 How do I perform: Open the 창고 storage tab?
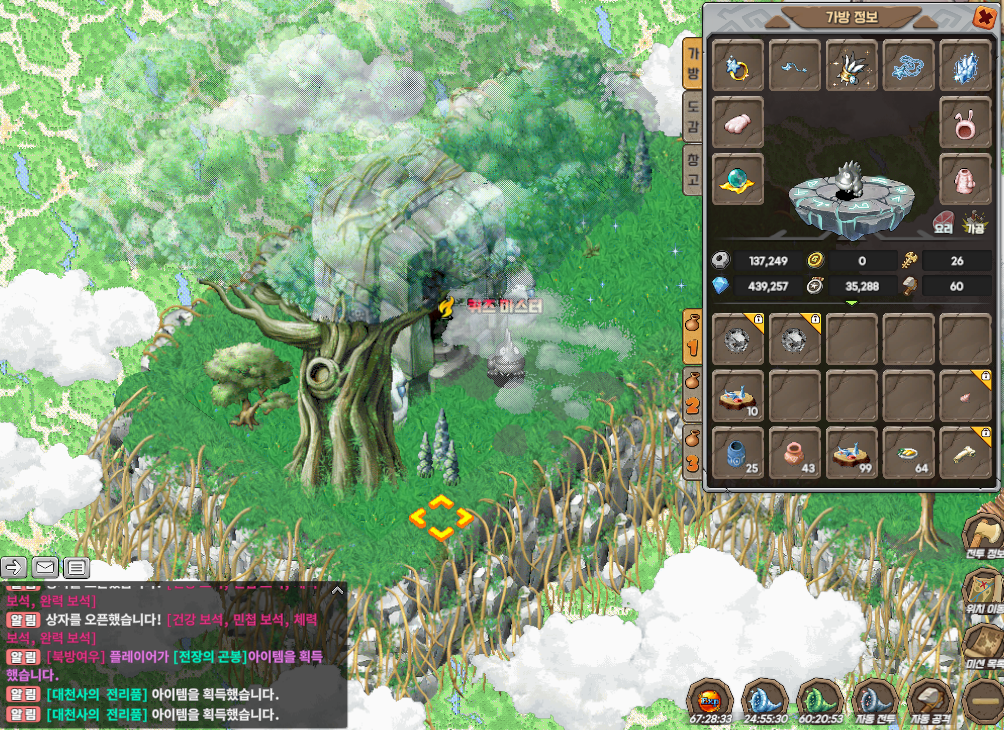point(692,169)
